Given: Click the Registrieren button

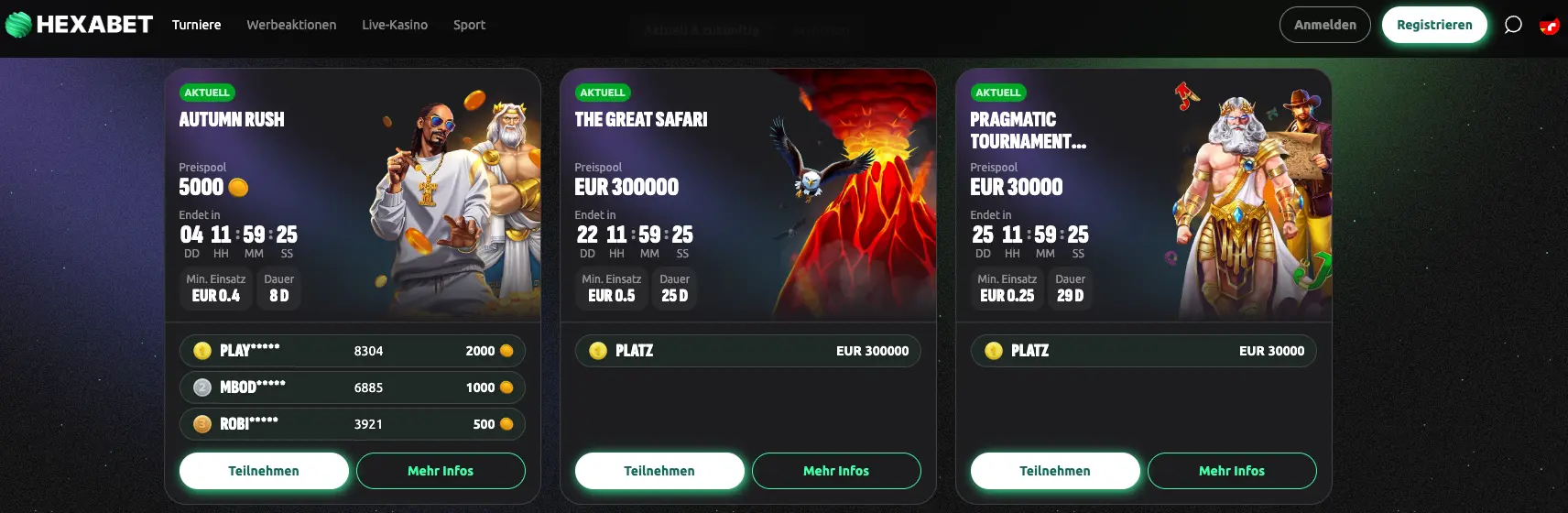Looking at the screenshot, I should (x=1434, y=25).
